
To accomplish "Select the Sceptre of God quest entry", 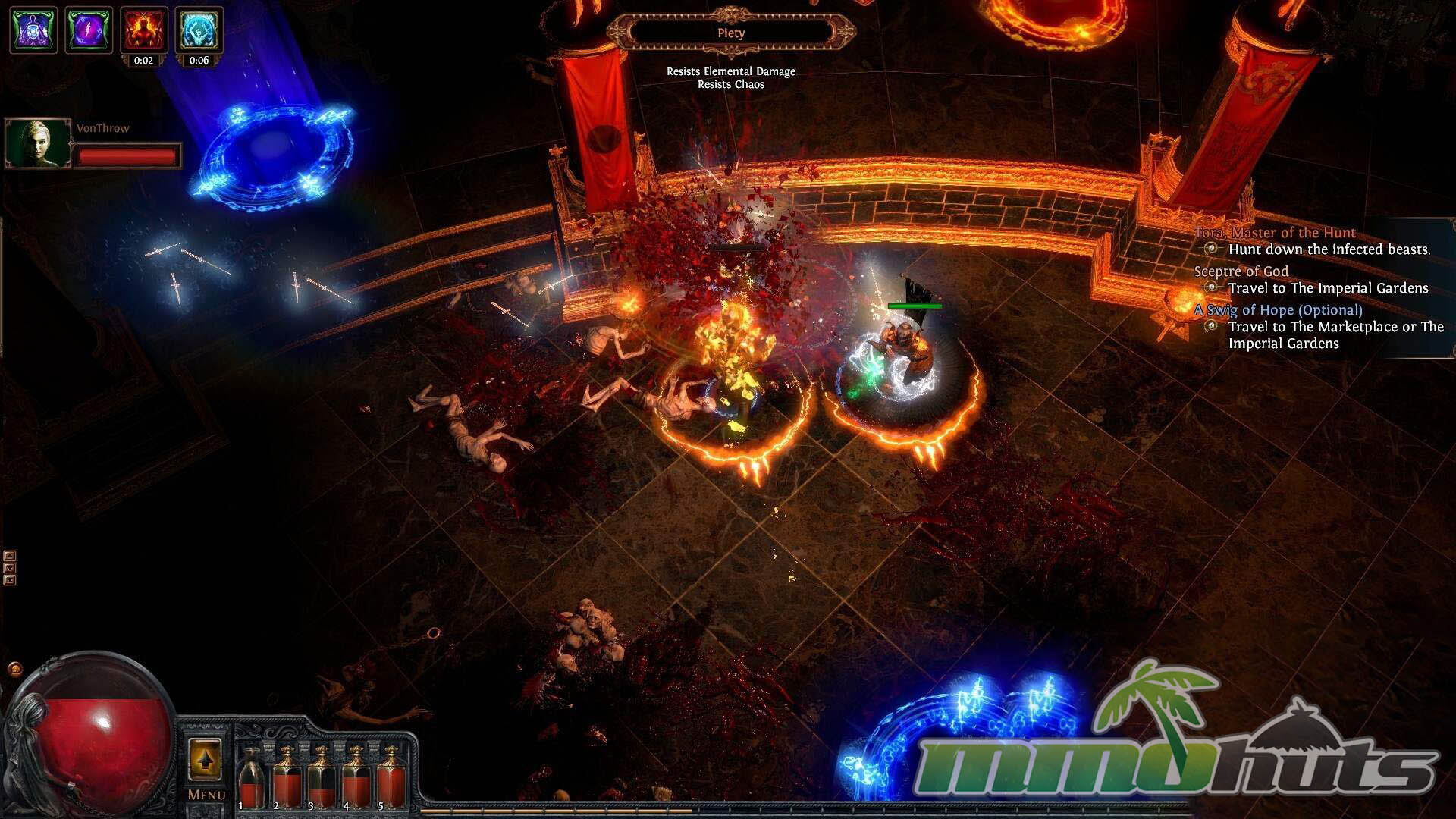I will (1241, 271).
